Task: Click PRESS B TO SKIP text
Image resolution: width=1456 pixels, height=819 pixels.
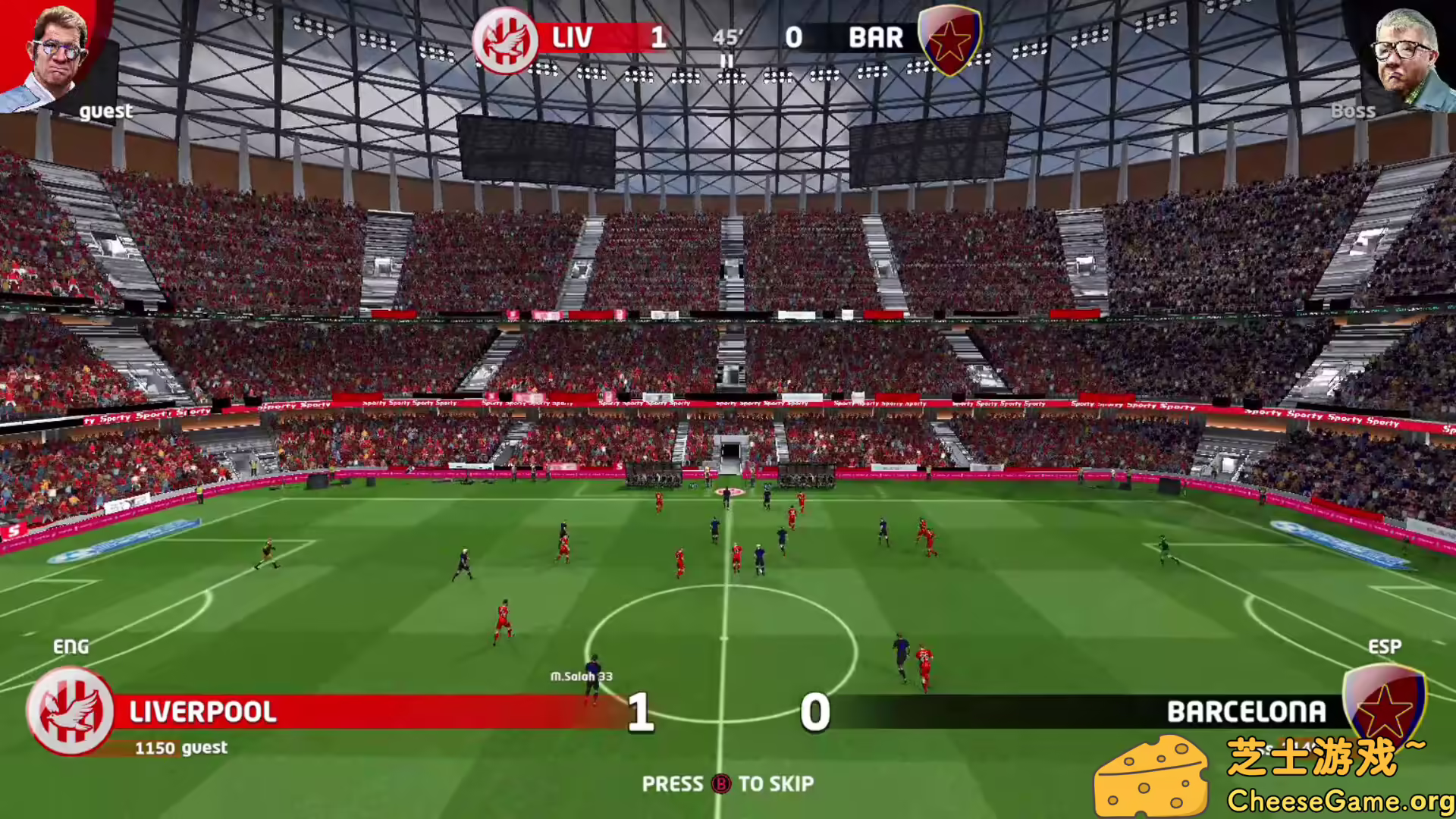Action: tap(728, 784)
